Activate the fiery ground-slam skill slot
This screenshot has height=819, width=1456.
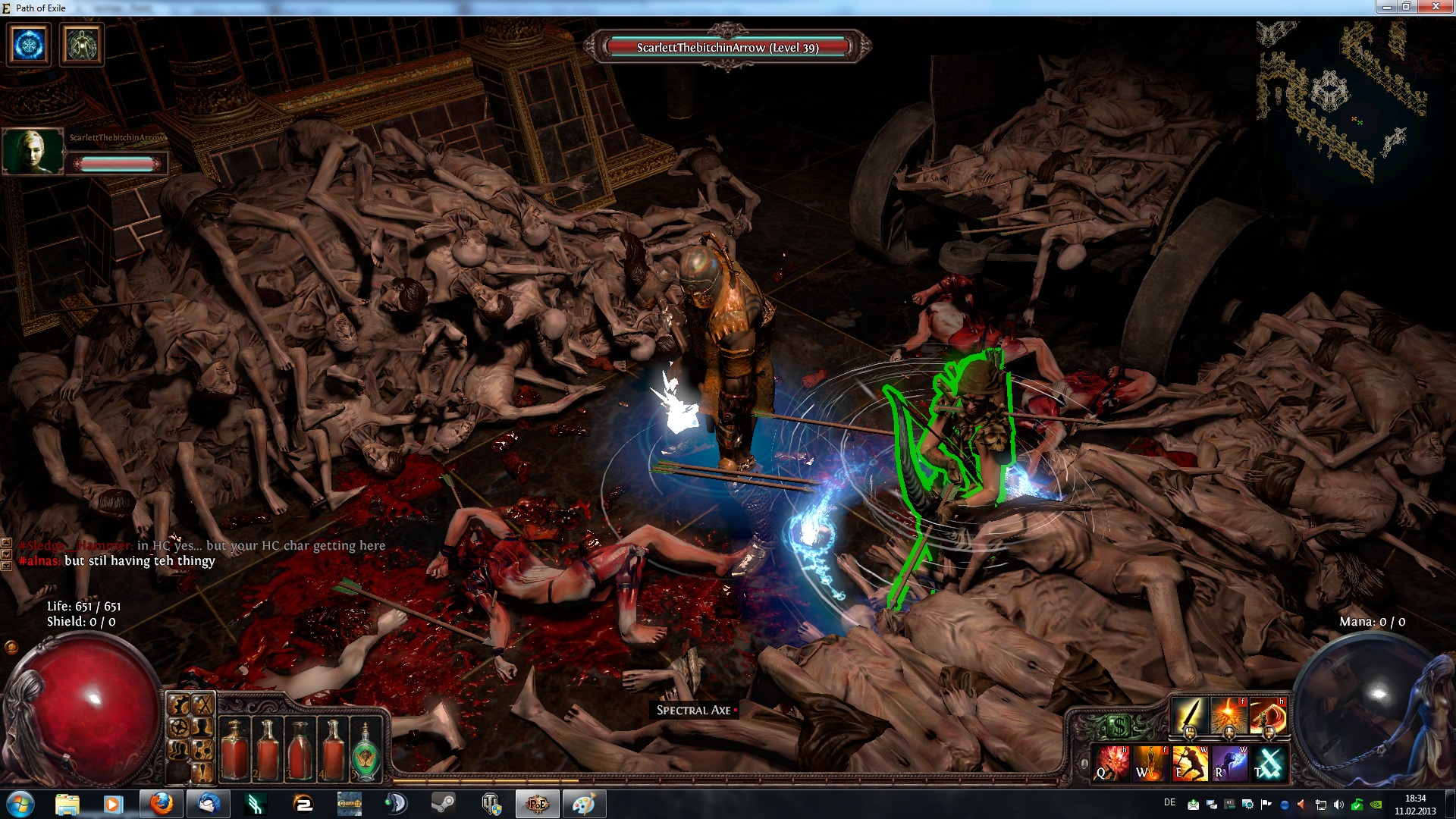click(x=1228, y=717)
